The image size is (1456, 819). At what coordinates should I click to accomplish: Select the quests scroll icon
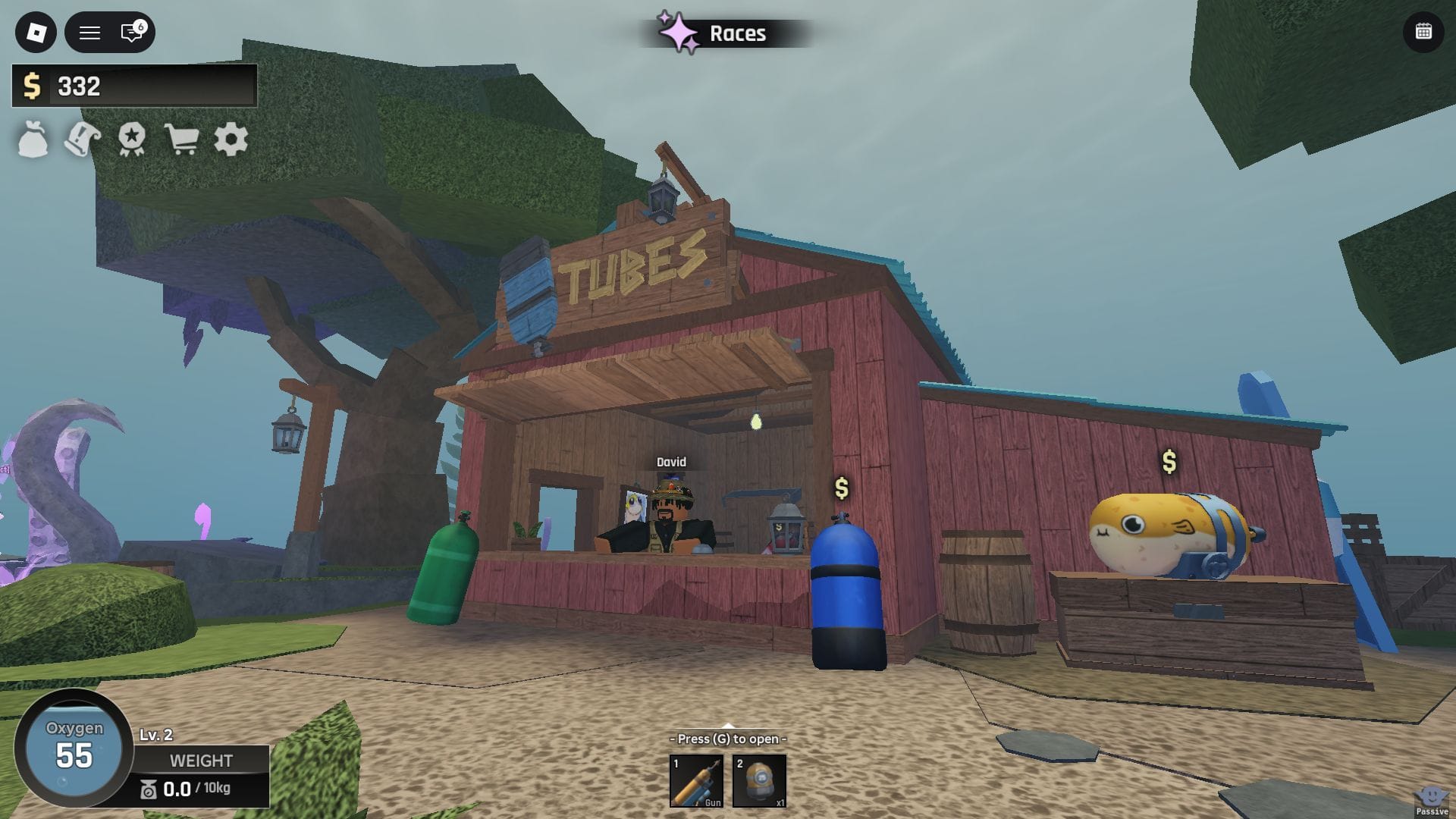[x=81, y=140]
